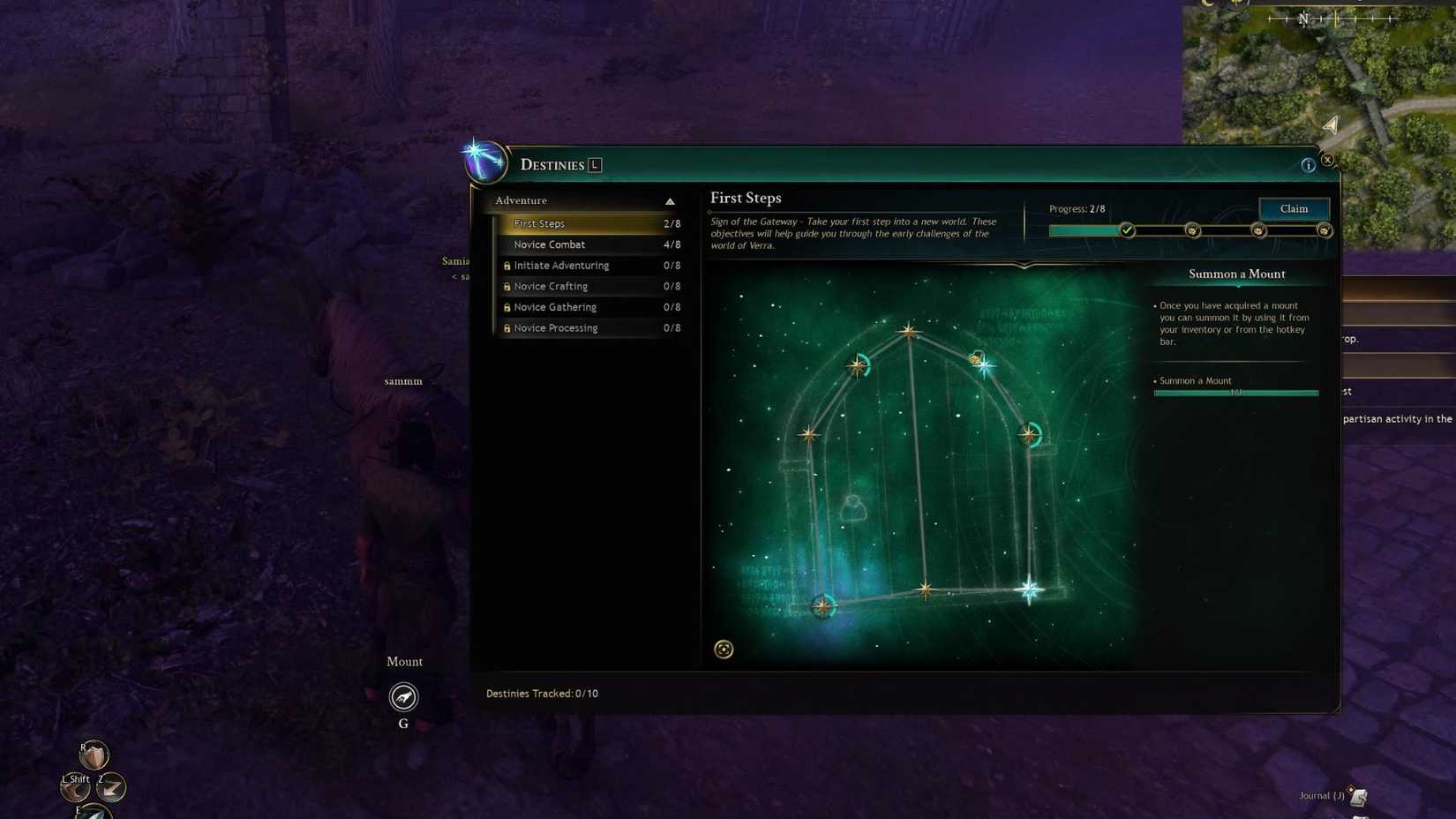
Task: Click the Destinies Tracked 0/10 text
Action: tap(543, 693)
